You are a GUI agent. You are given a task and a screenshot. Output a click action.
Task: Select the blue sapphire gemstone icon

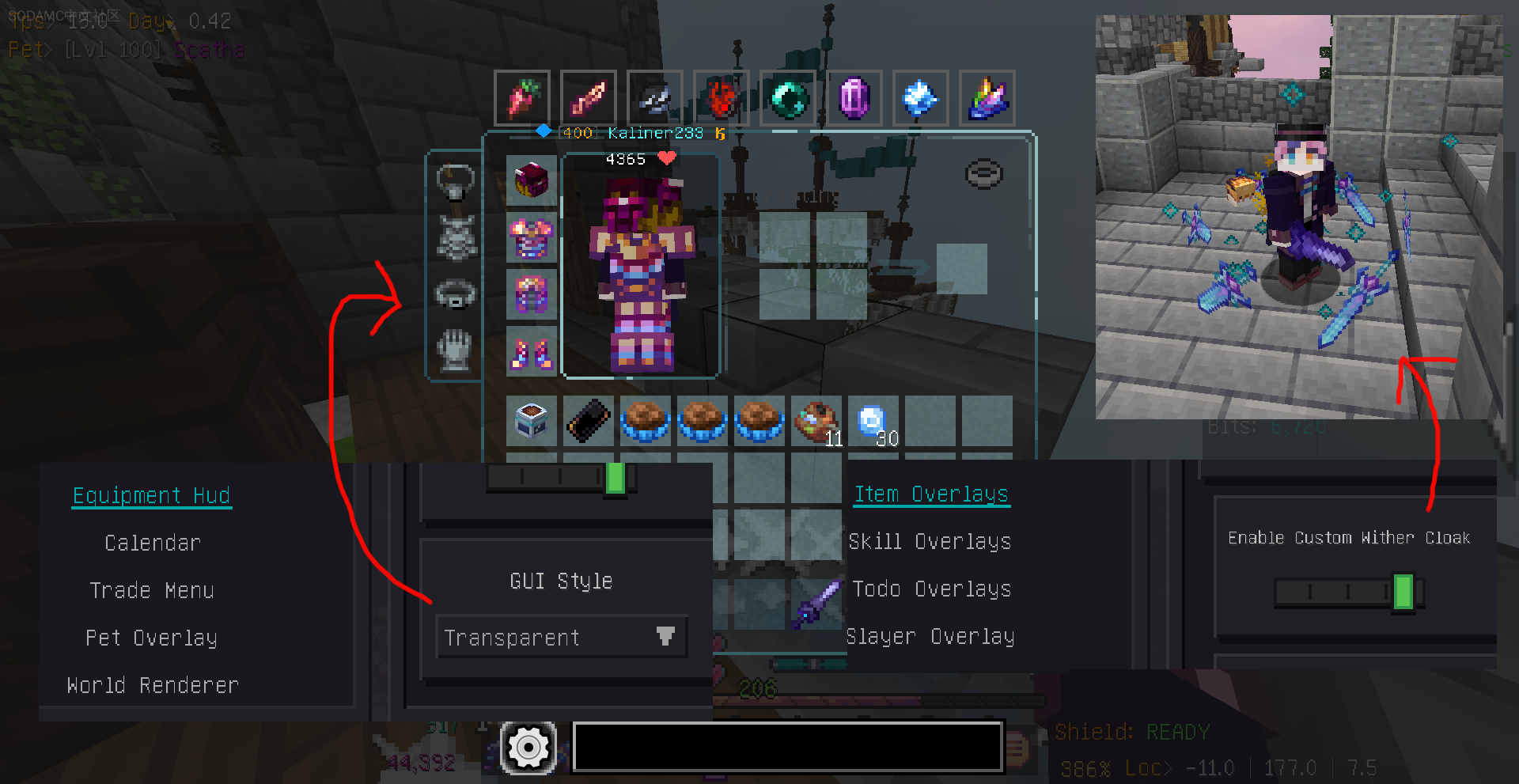tap(920, 97)
